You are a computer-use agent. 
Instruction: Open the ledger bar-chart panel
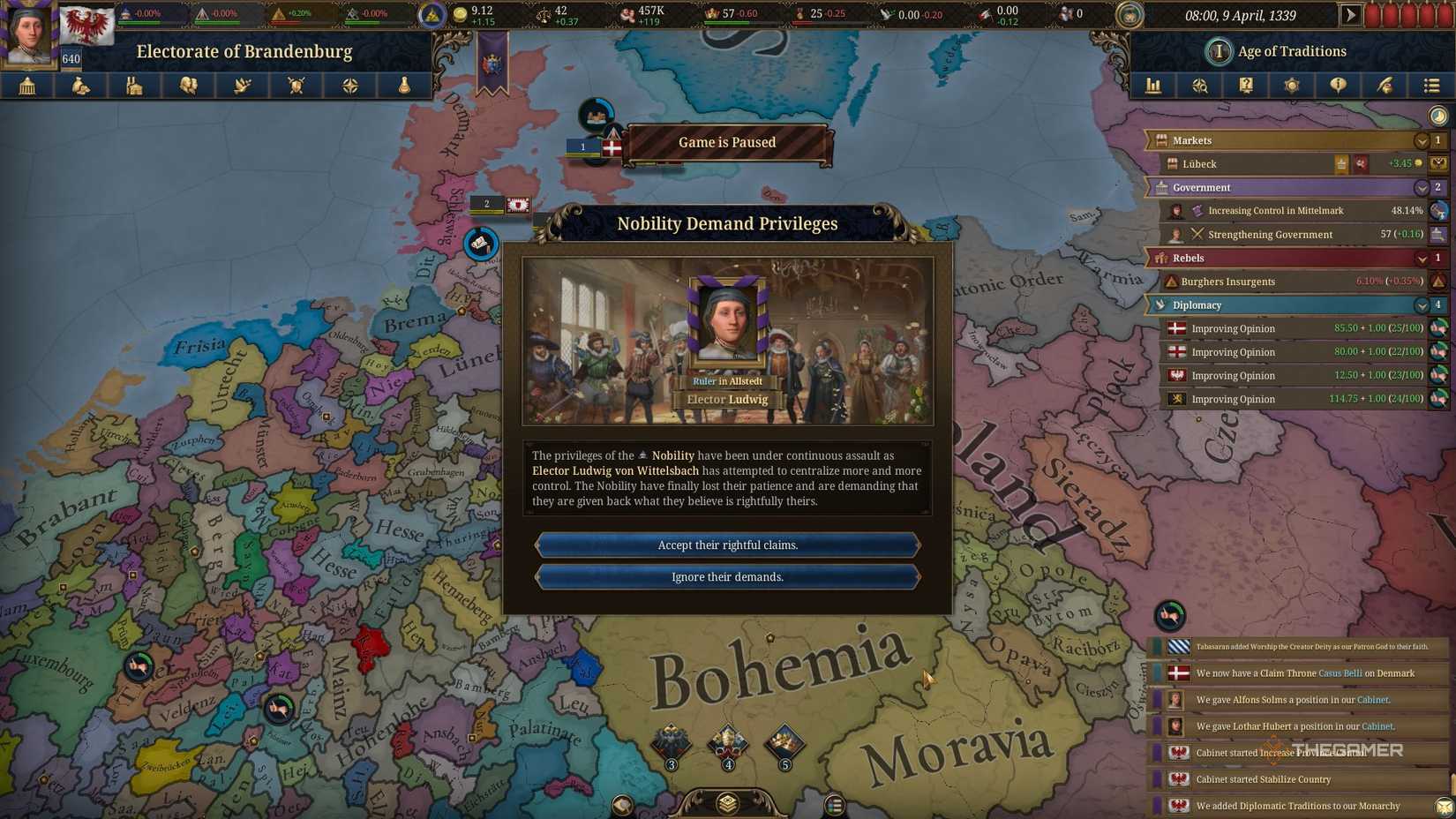coord(1152,86)
